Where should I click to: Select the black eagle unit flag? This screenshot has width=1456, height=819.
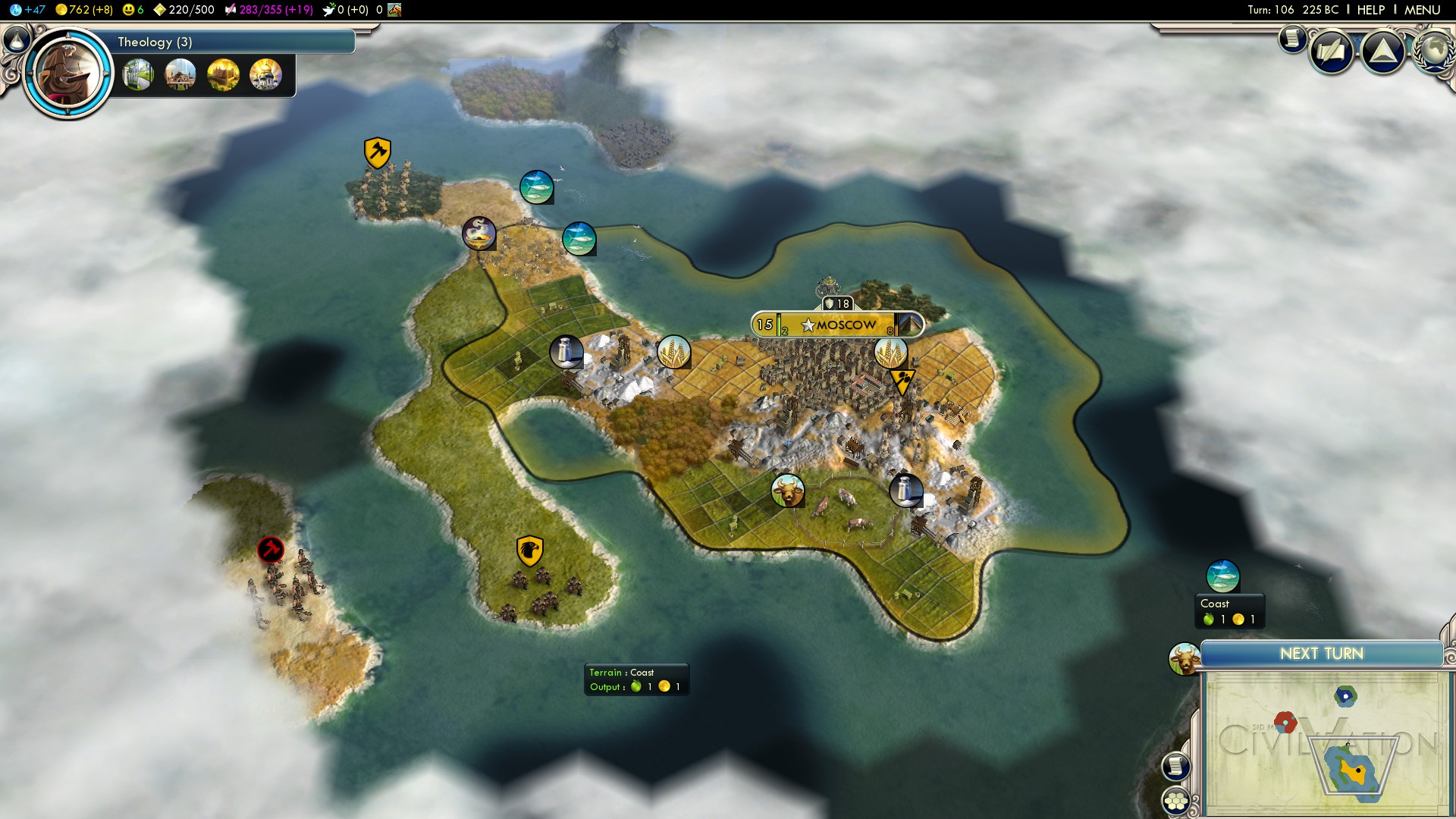(529, 551)
